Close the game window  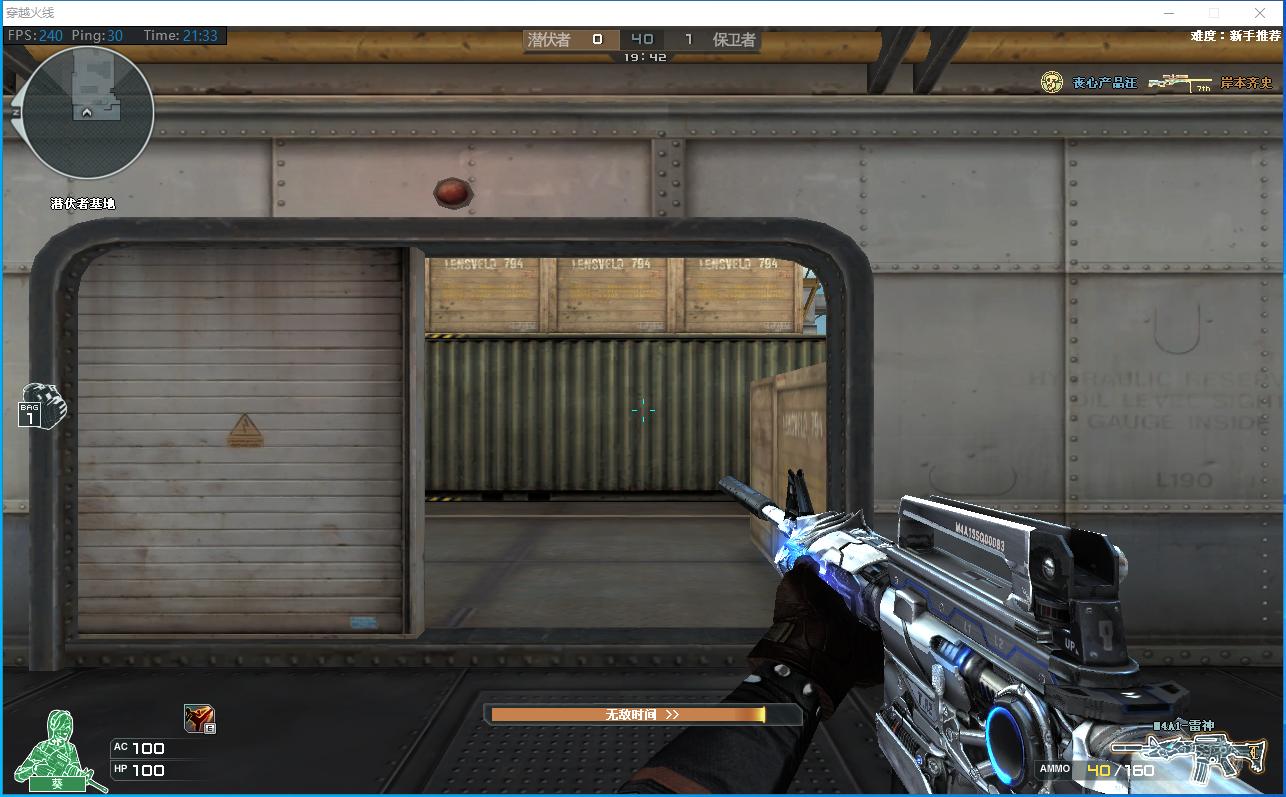[1260, 13]
